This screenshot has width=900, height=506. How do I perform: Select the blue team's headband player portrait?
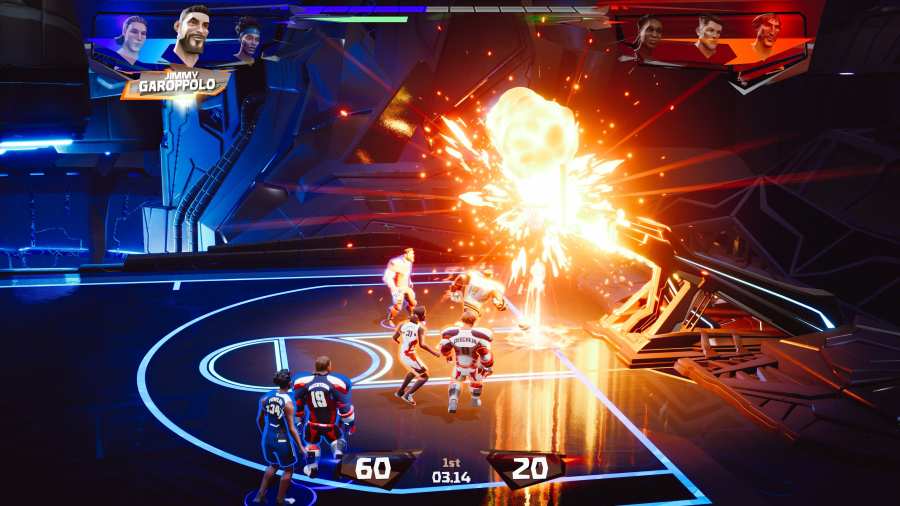[247, 40]
